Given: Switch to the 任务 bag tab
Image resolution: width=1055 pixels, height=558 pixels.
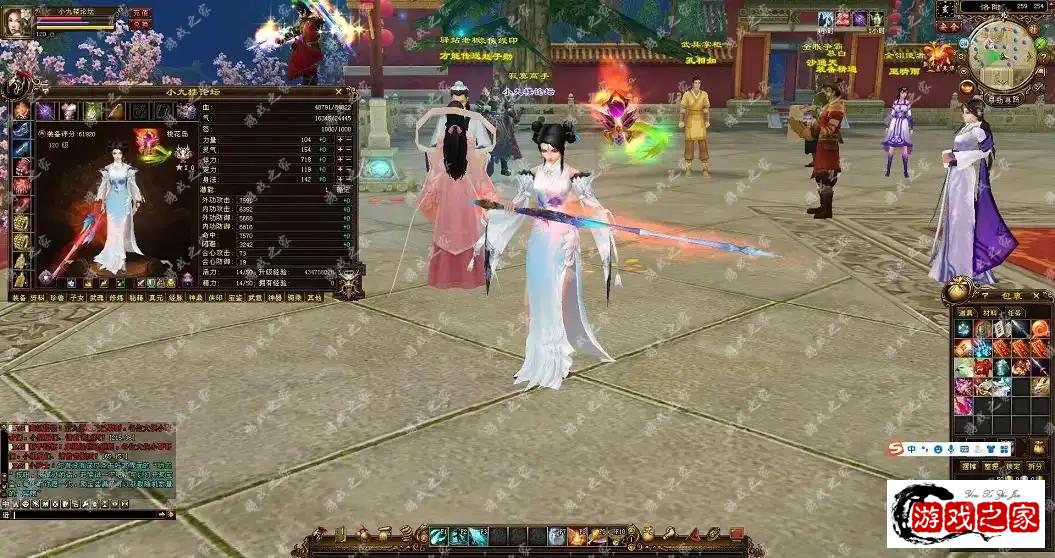Looking at the screenshot, I should click(1014, 313).
